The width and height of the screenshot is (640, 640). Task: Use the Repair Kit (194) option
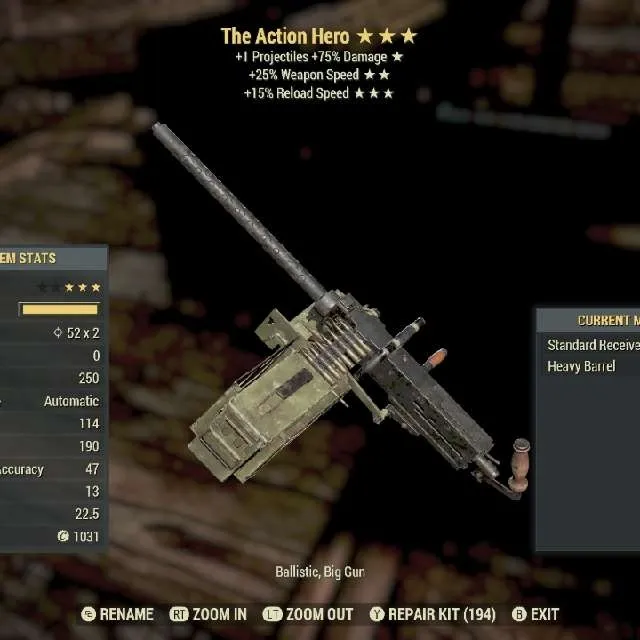coord(432,614)
